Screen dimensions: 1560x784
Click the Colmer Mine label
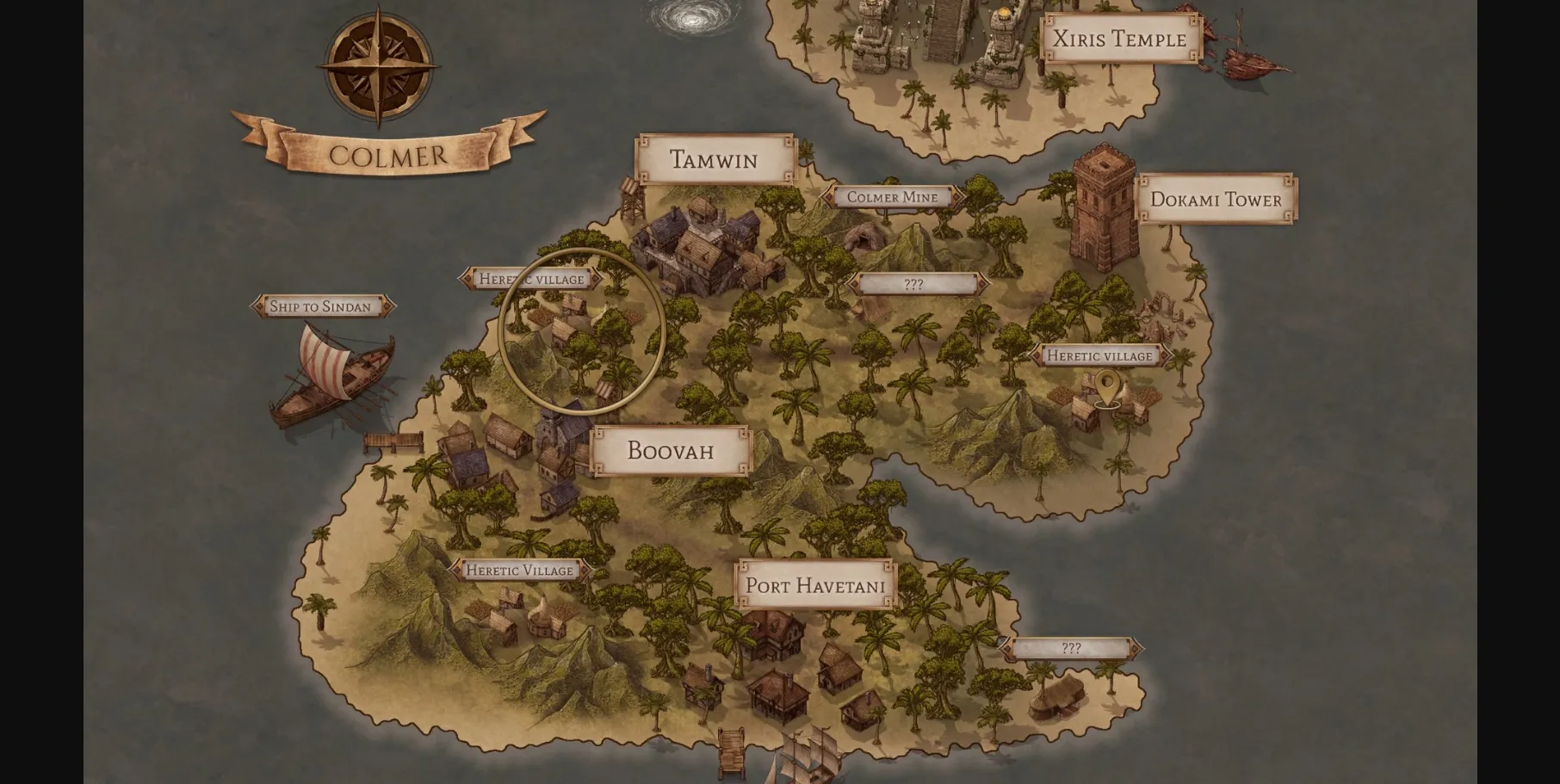coord(892,197)
